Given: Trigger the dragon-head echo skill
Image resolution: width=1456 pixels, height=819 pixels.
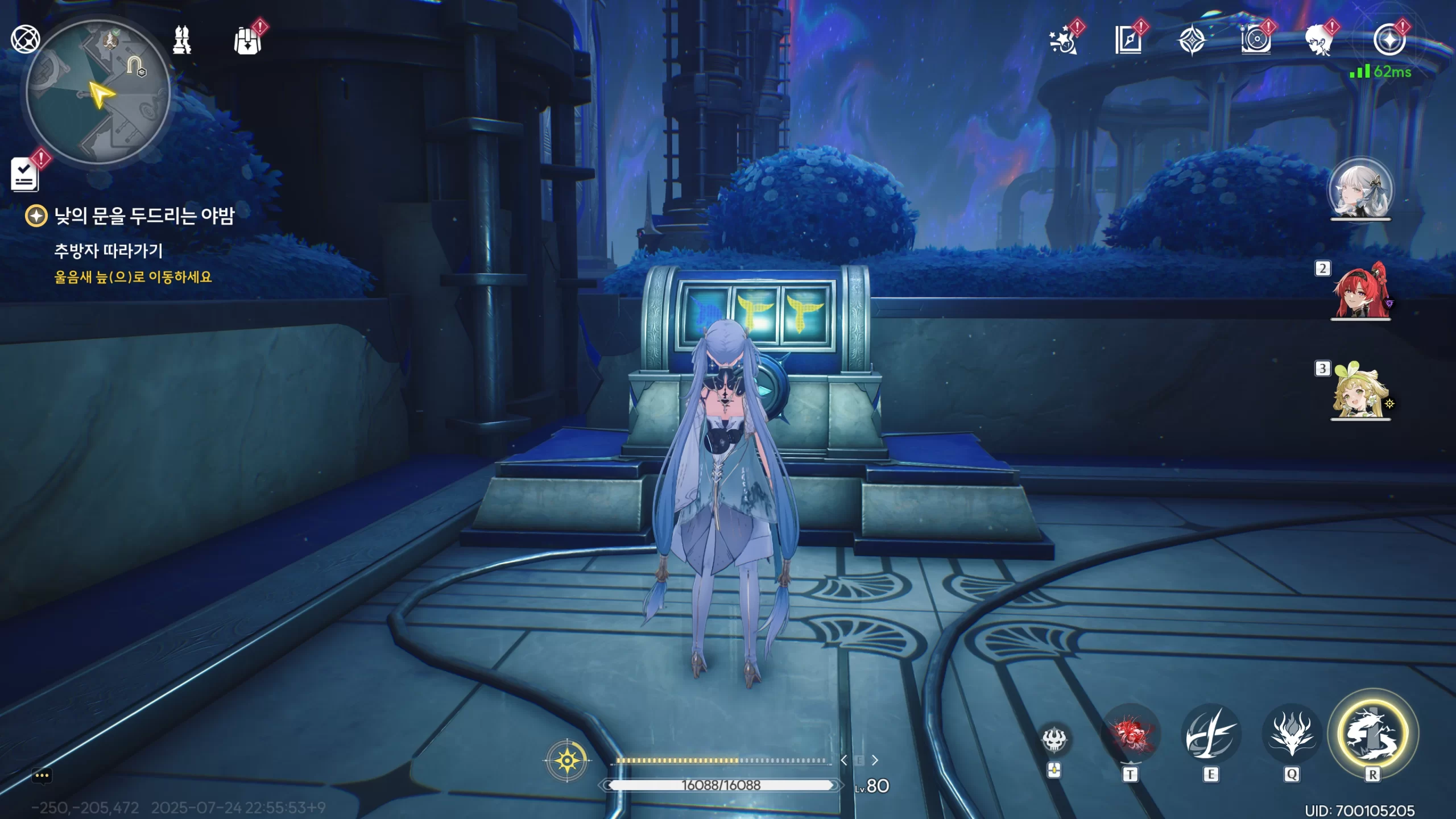Looking at the screenshot, I should (x=1292, y=733).
